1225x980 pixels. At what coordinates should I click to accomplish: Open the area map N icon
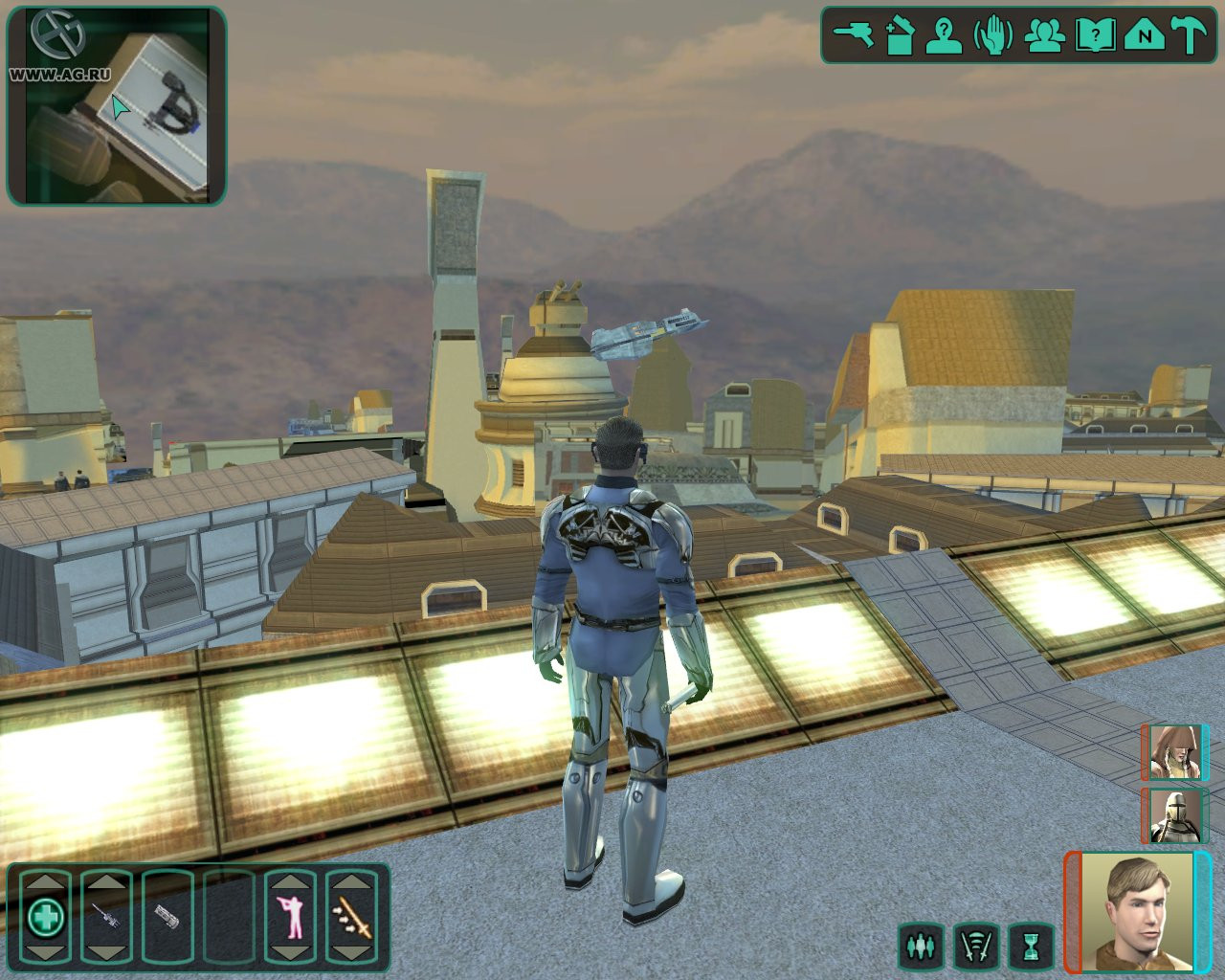coord(1143,36)
